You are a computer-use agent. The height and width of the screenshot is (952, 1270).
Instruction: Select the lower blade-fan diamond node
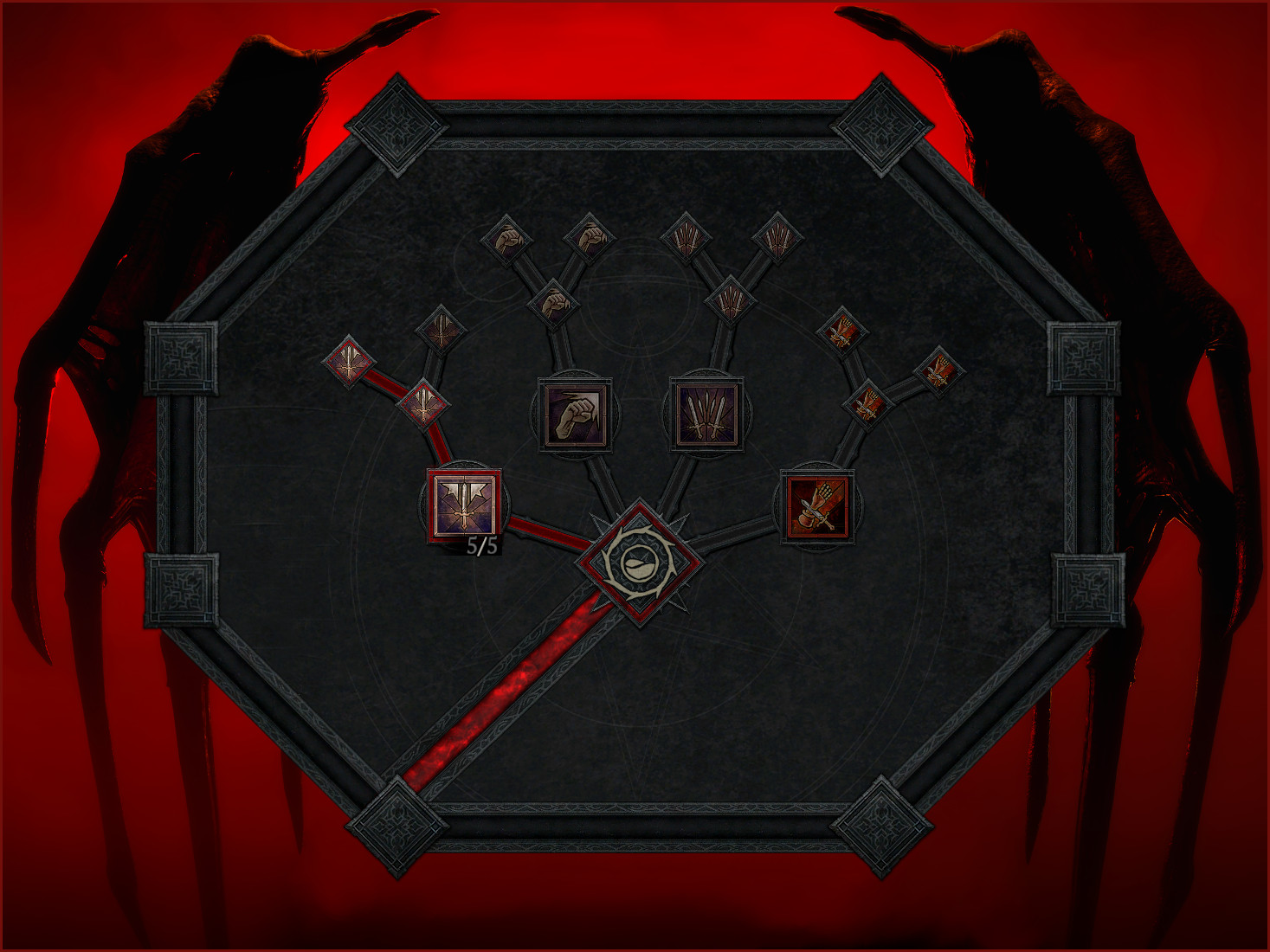(x=730, y=299)
